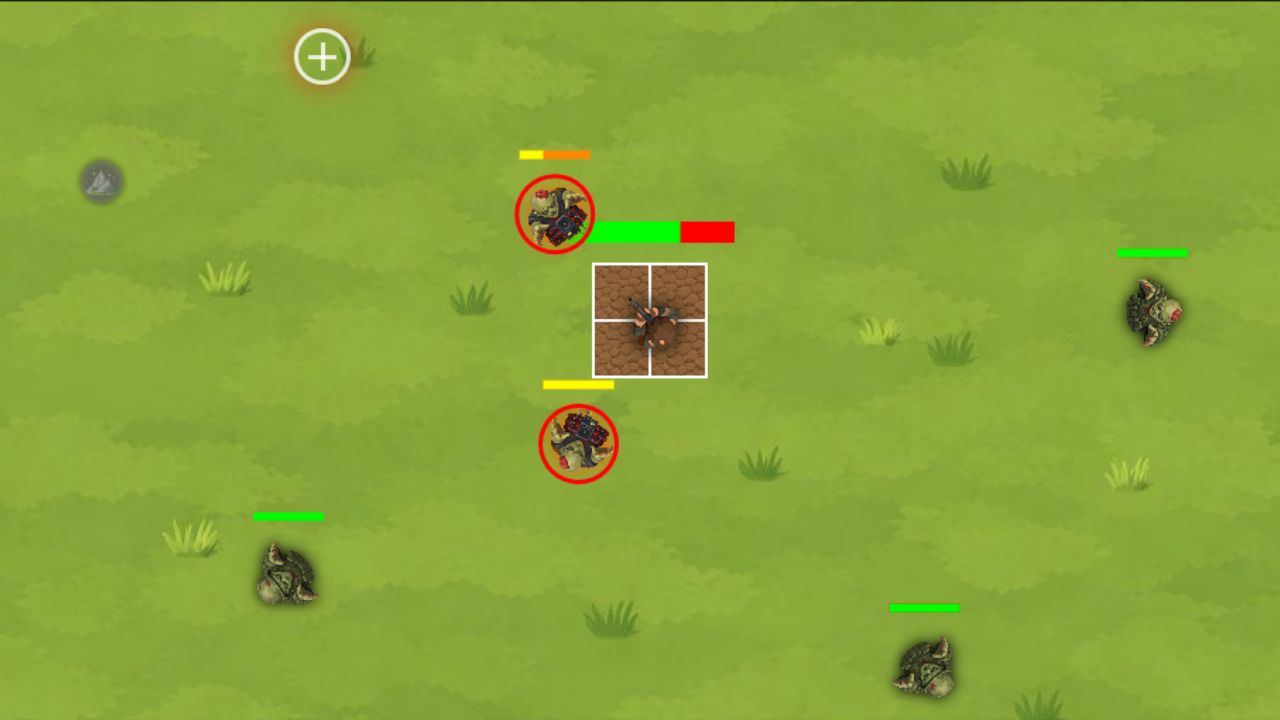Click the red-circled zombie below the dirt patch

578,443
